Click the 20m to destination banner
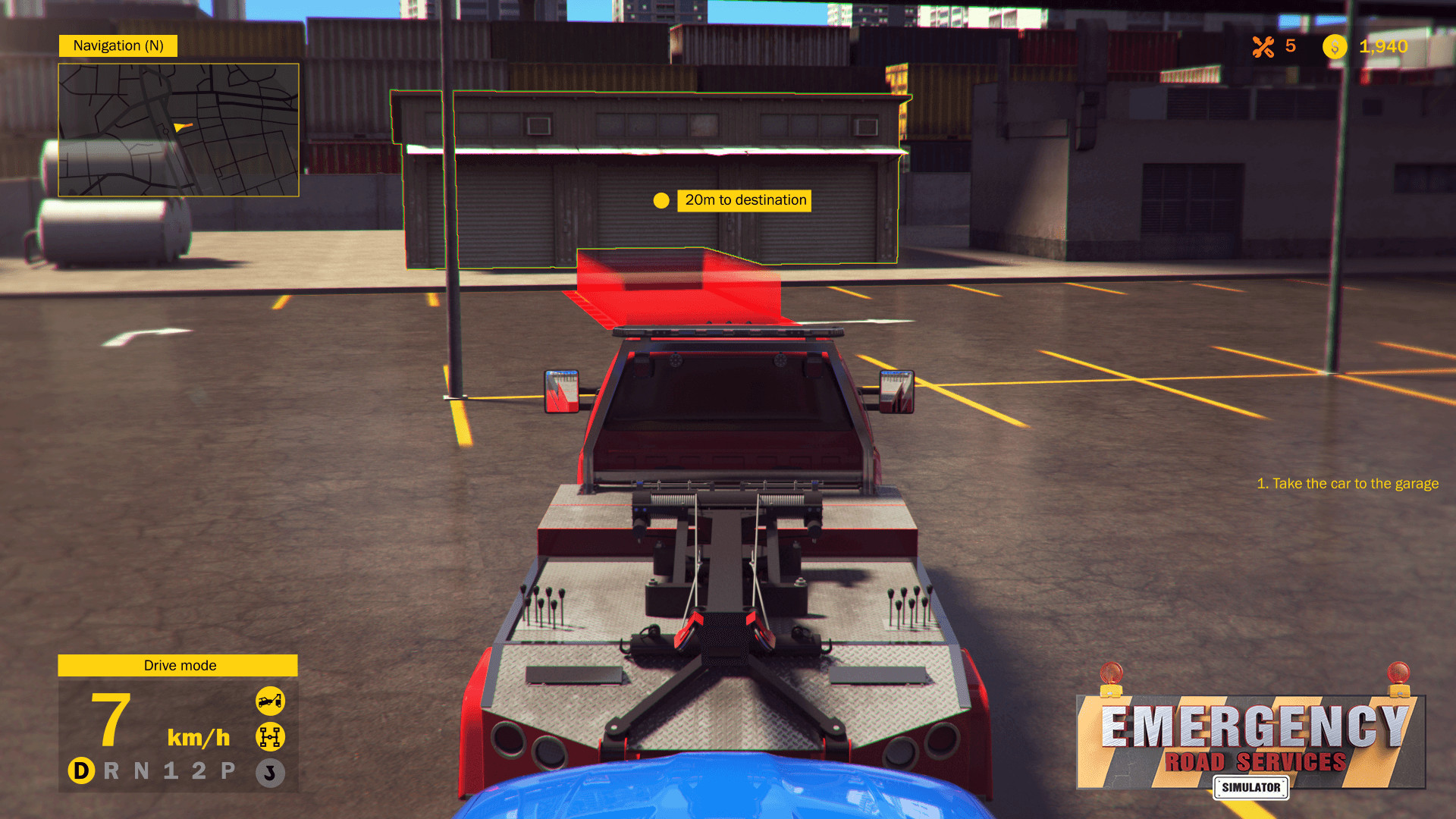 point(743,200)
